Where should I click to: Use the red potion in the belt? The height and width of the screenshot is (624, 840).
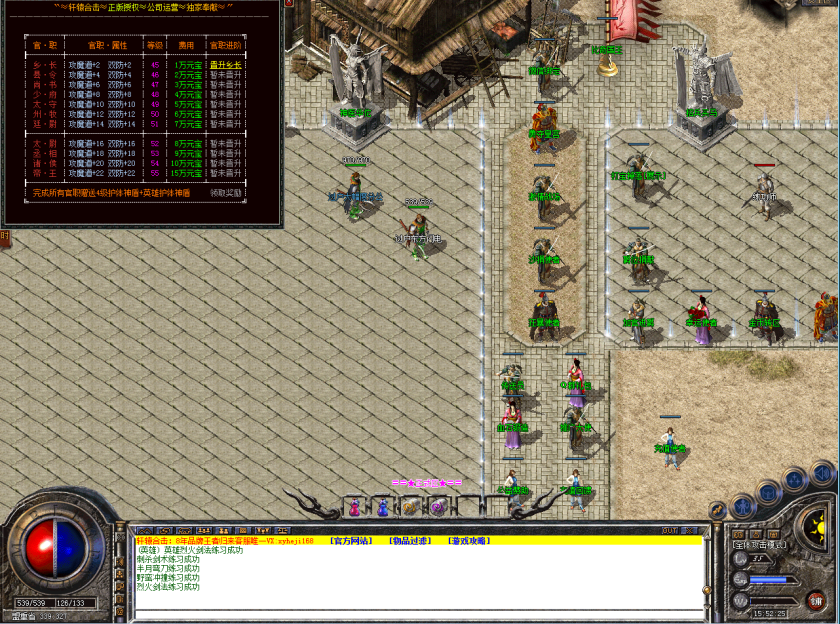[353, 507]
